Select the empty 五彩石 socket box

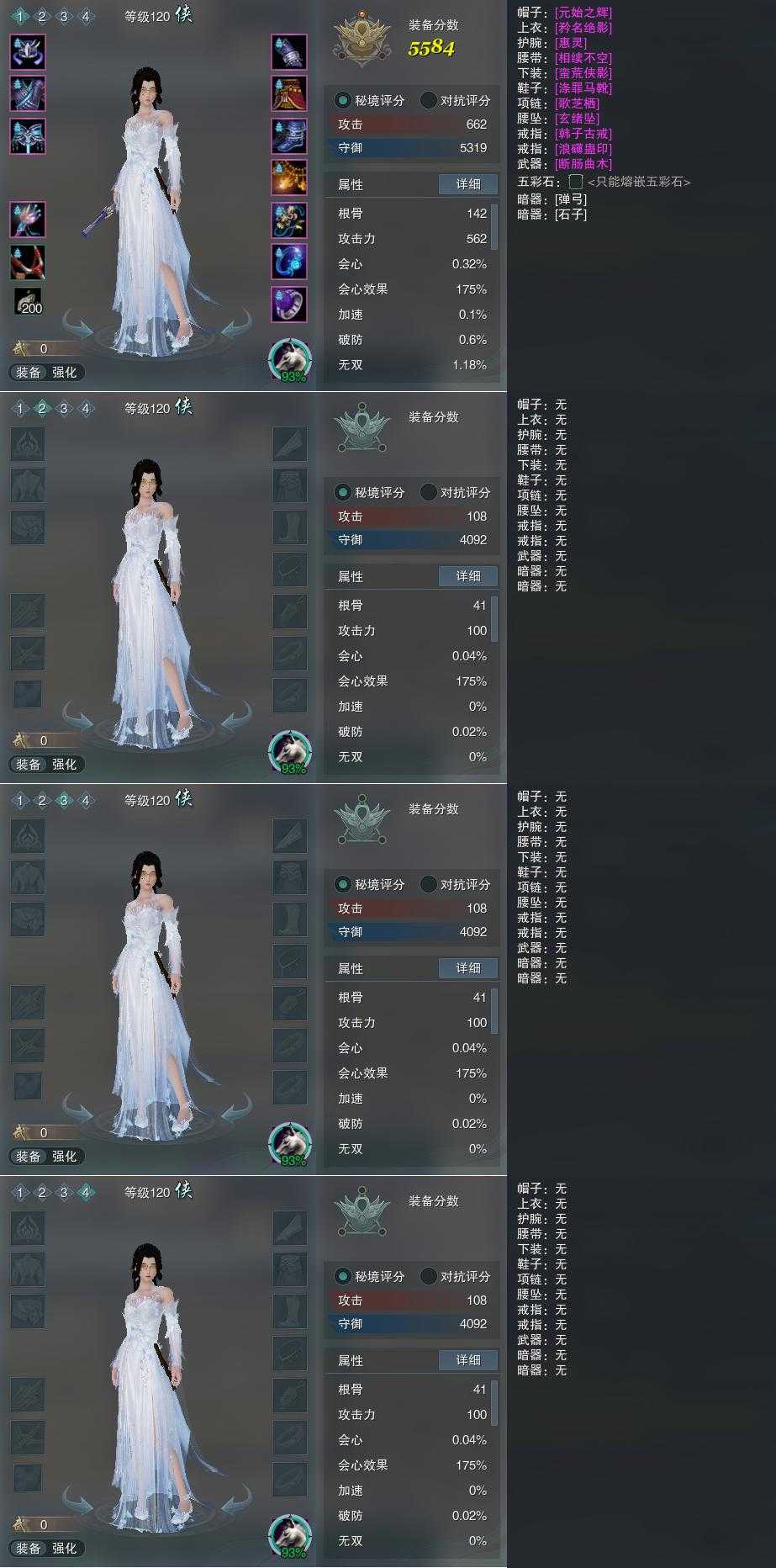[x=576, y=182]
